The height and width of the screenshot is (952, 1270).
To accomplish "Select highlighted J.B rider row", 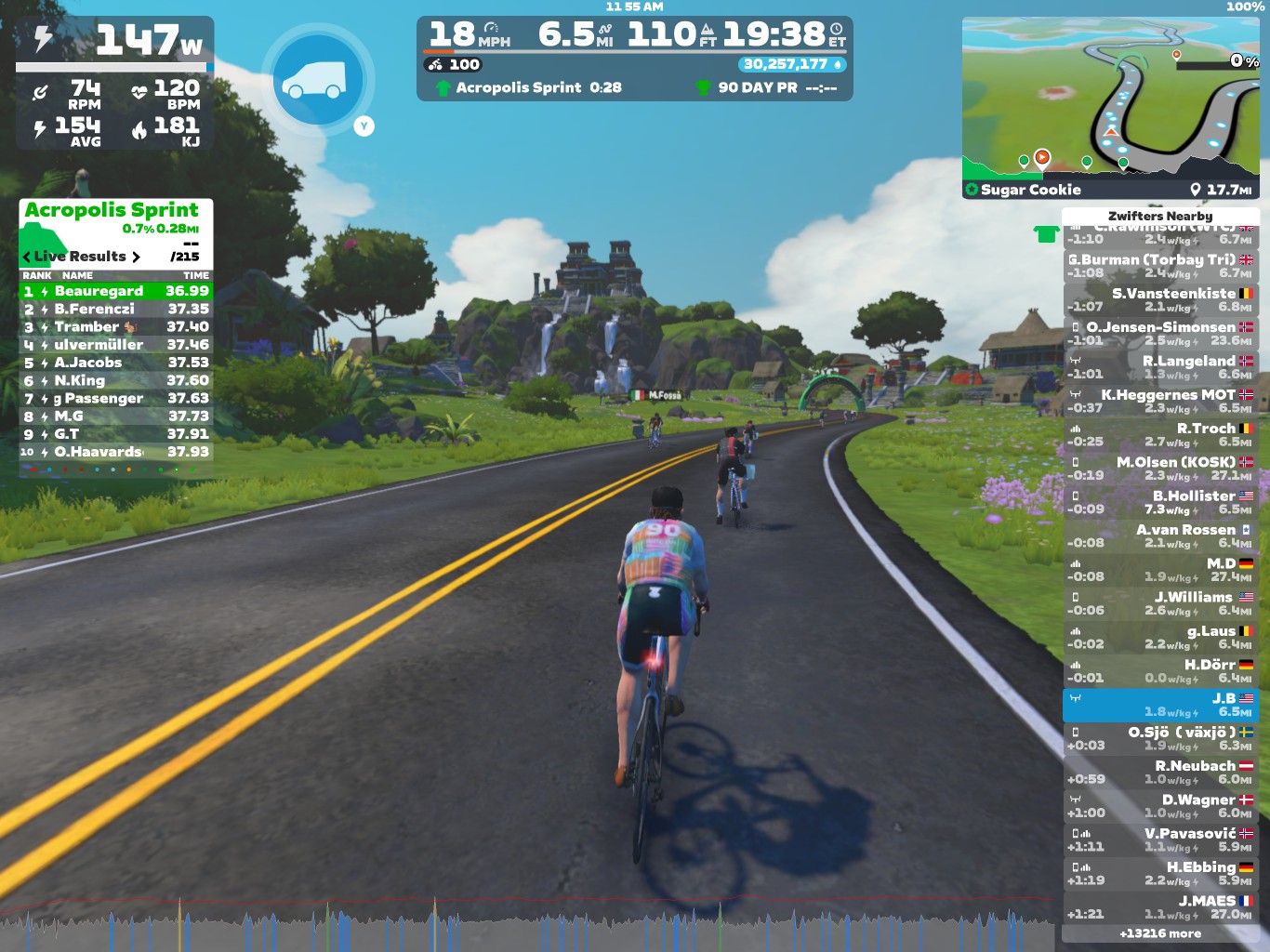I will (1160, 705).
